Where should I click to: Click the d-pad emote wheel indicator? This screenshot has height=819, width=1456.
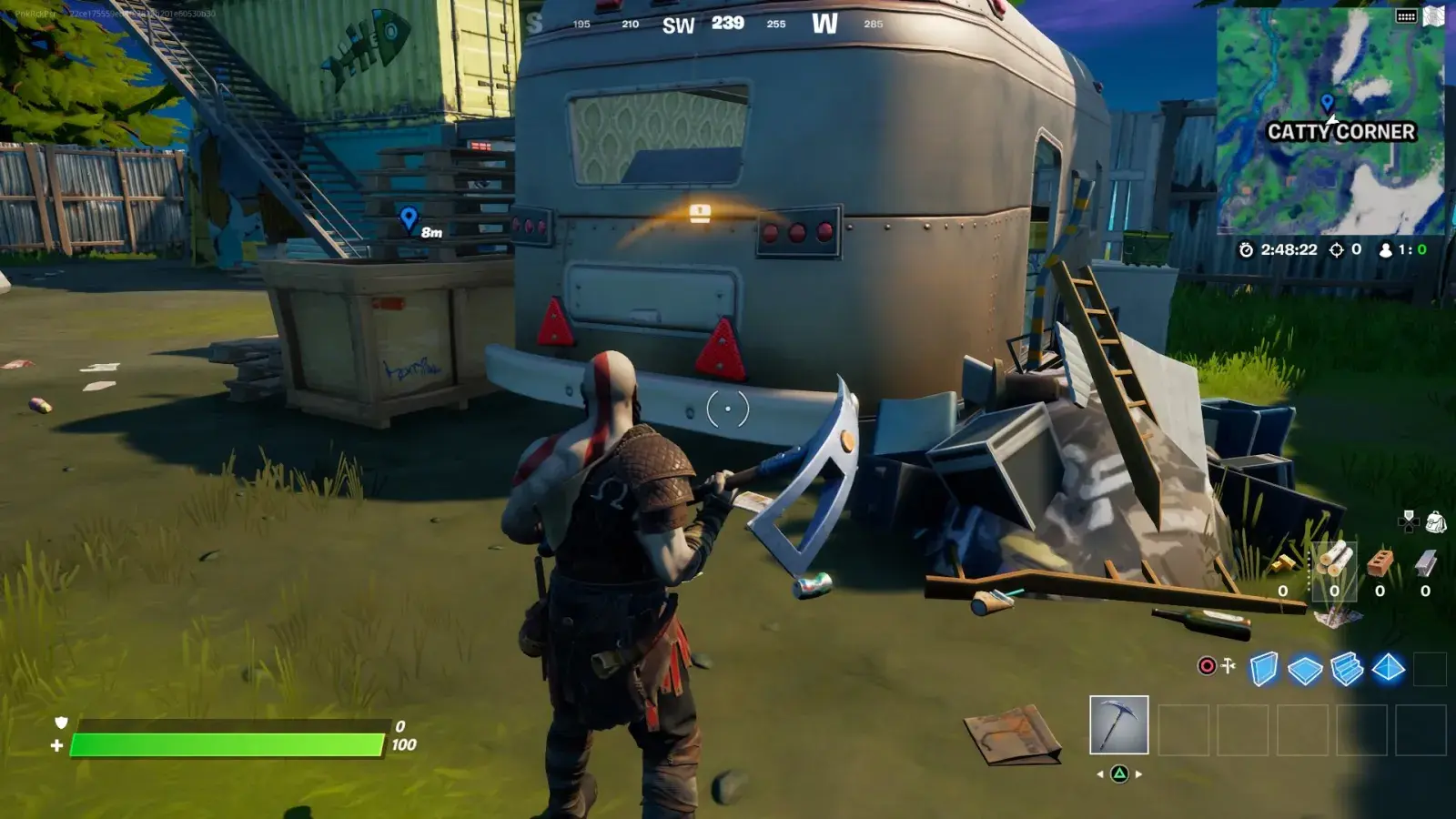point(1410,521)
